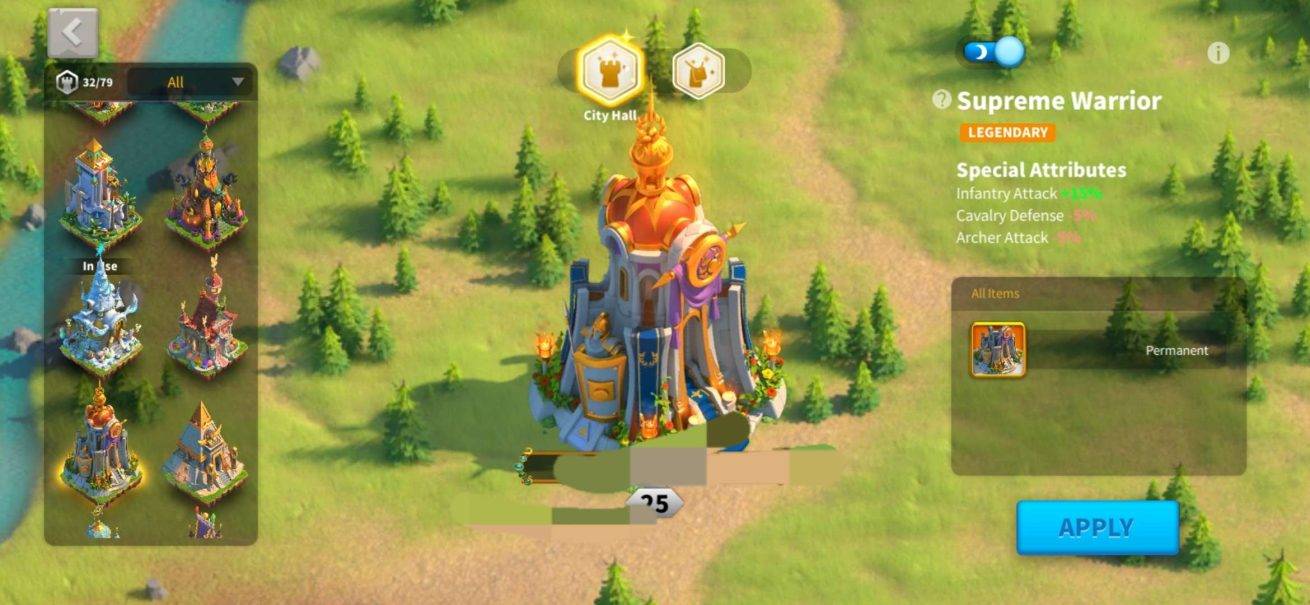
Task: Open the info icon
Action: [x=1217, y=53]
